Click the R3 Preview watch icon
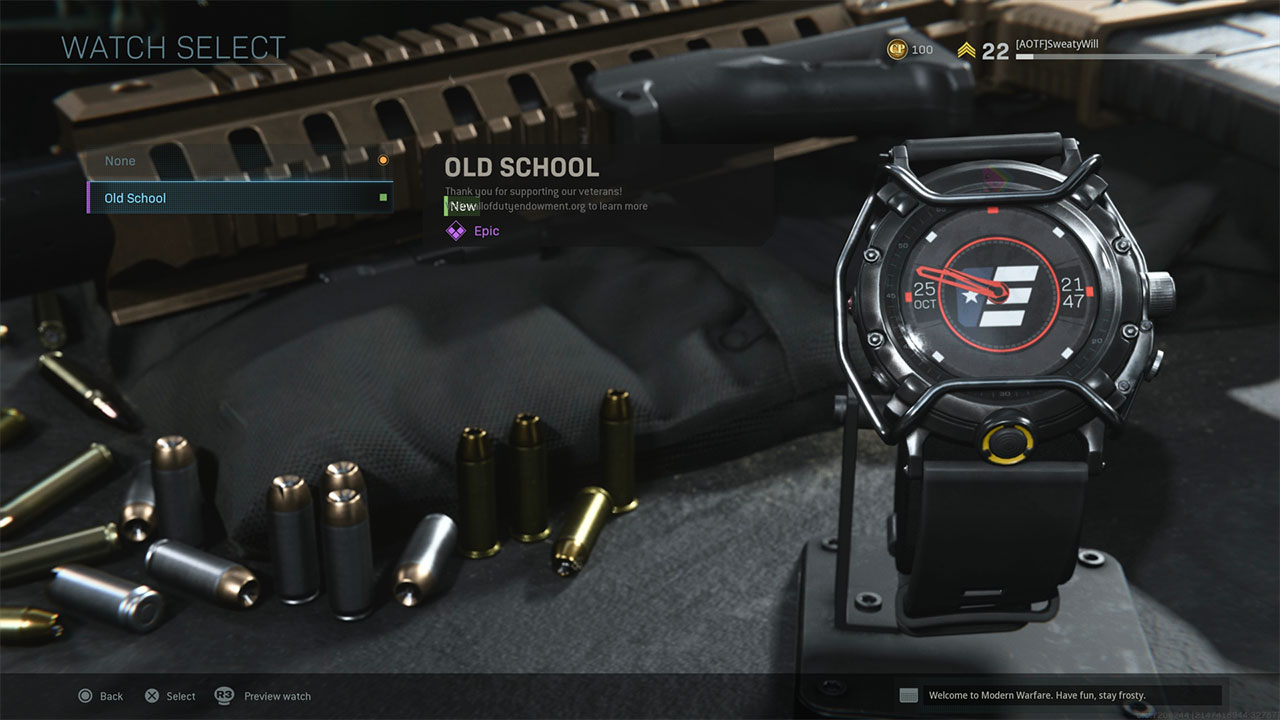 click(222, 696)
